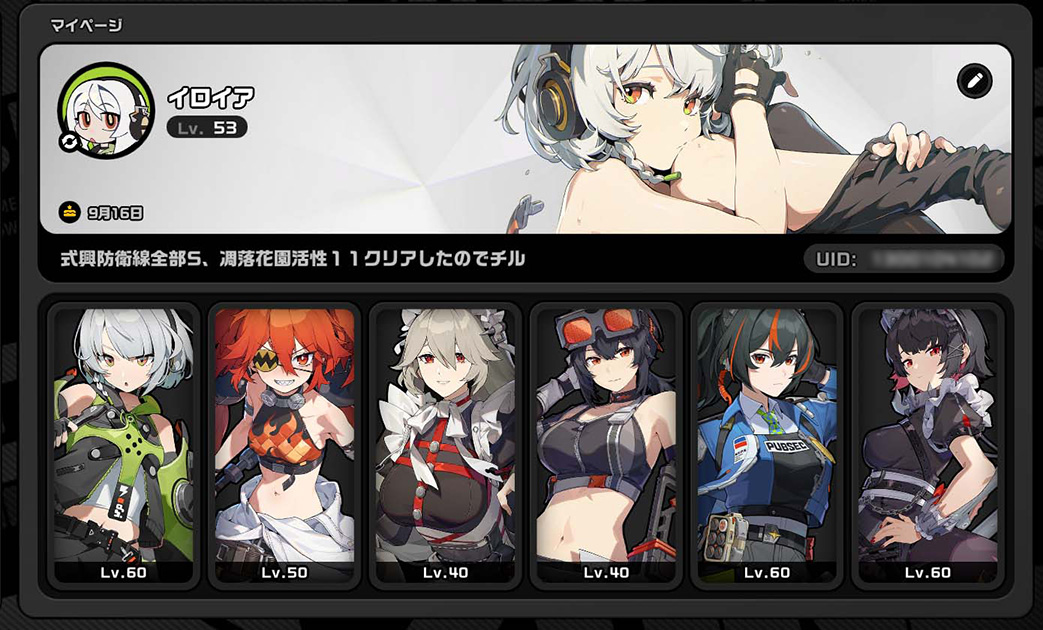Select the maid with white bow agent card
The height and width of the screenshot is (630, 1043).
pos(445,445)
